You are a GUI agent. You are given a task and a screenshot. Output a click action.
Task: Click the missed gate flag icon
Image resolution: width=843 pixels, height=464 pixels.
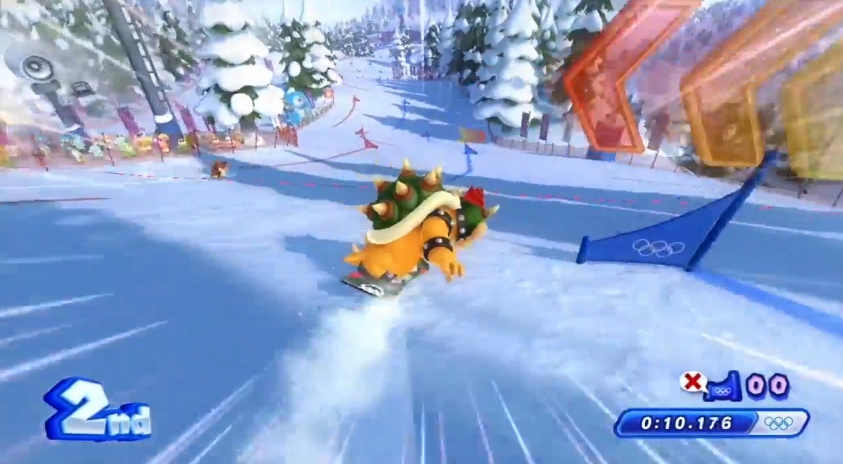click(722, 386)
